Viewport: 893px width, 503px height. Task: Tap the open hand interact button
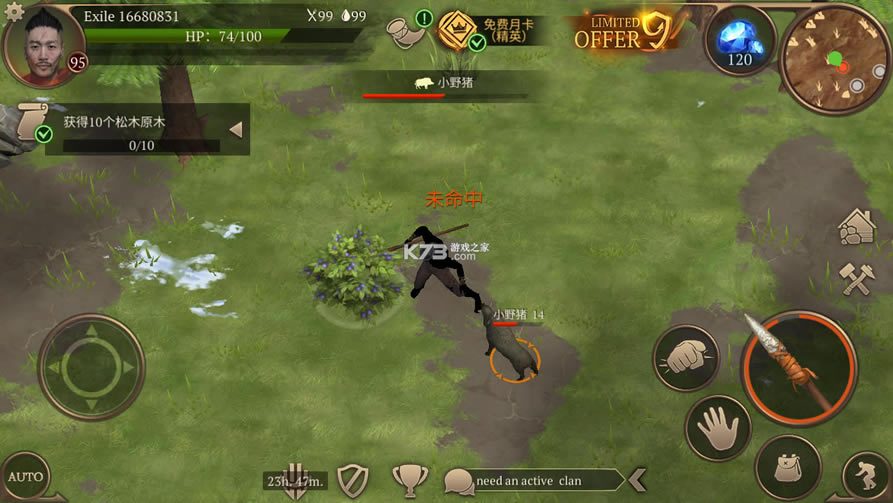pos(718,428)
